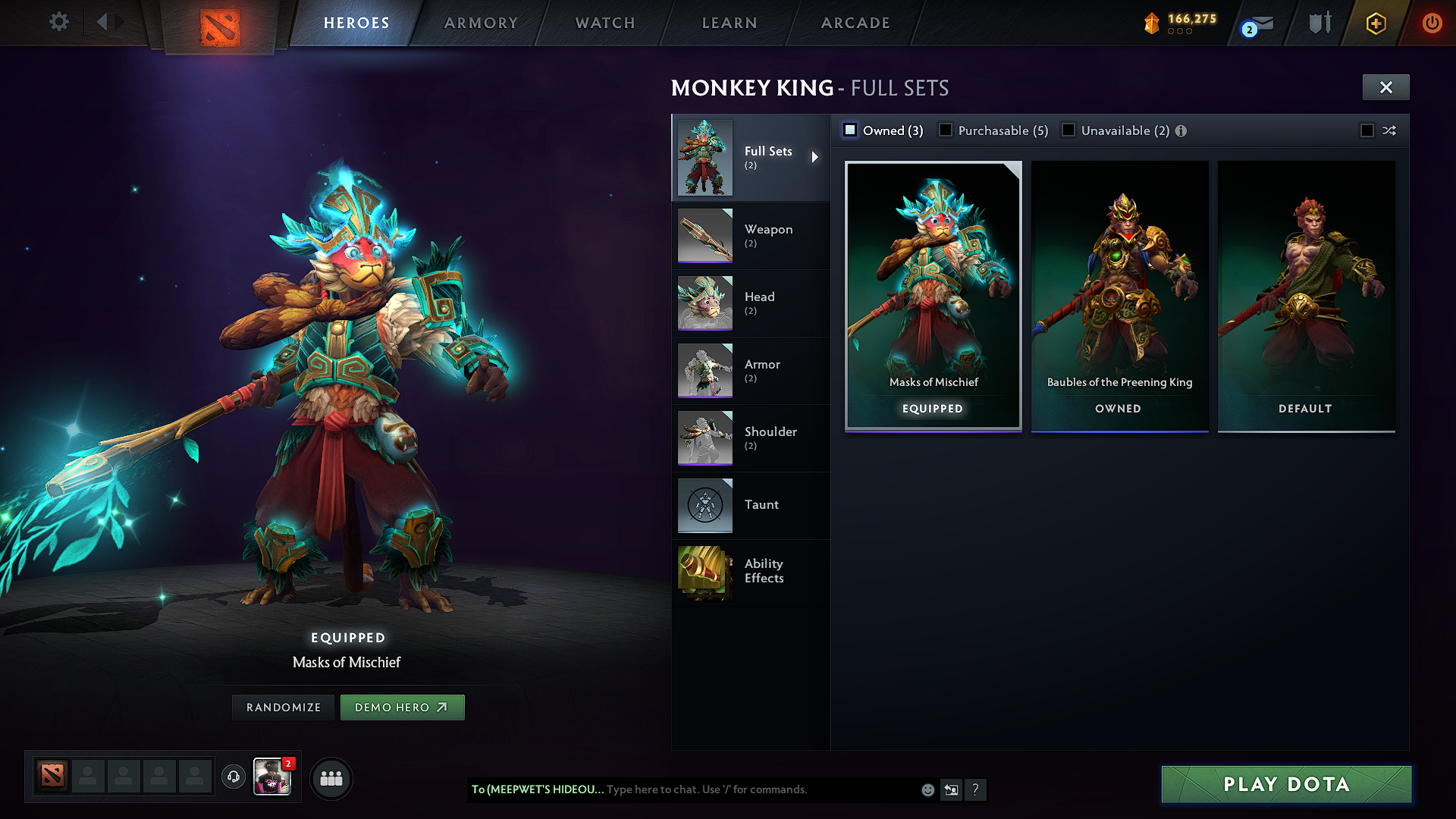Click the DEMO HERO button
Image resolution: width=1456 pixels, height=819 pixels.
pyautogui.click(x=403, y=707)
